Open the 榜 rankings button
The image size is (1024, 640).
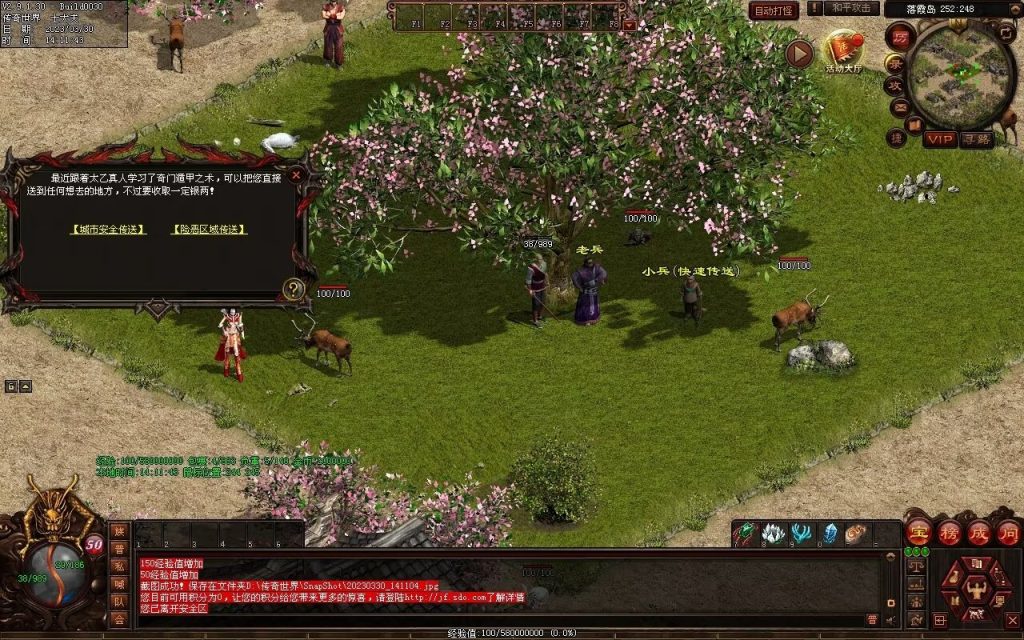948,531
